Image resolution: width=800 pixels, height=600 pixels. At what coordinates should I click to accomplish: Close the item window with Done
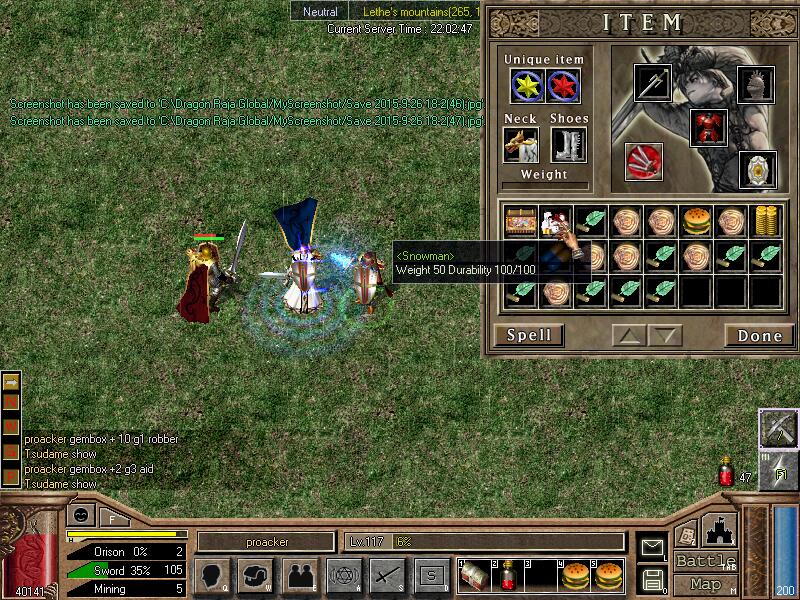point(759,335)
